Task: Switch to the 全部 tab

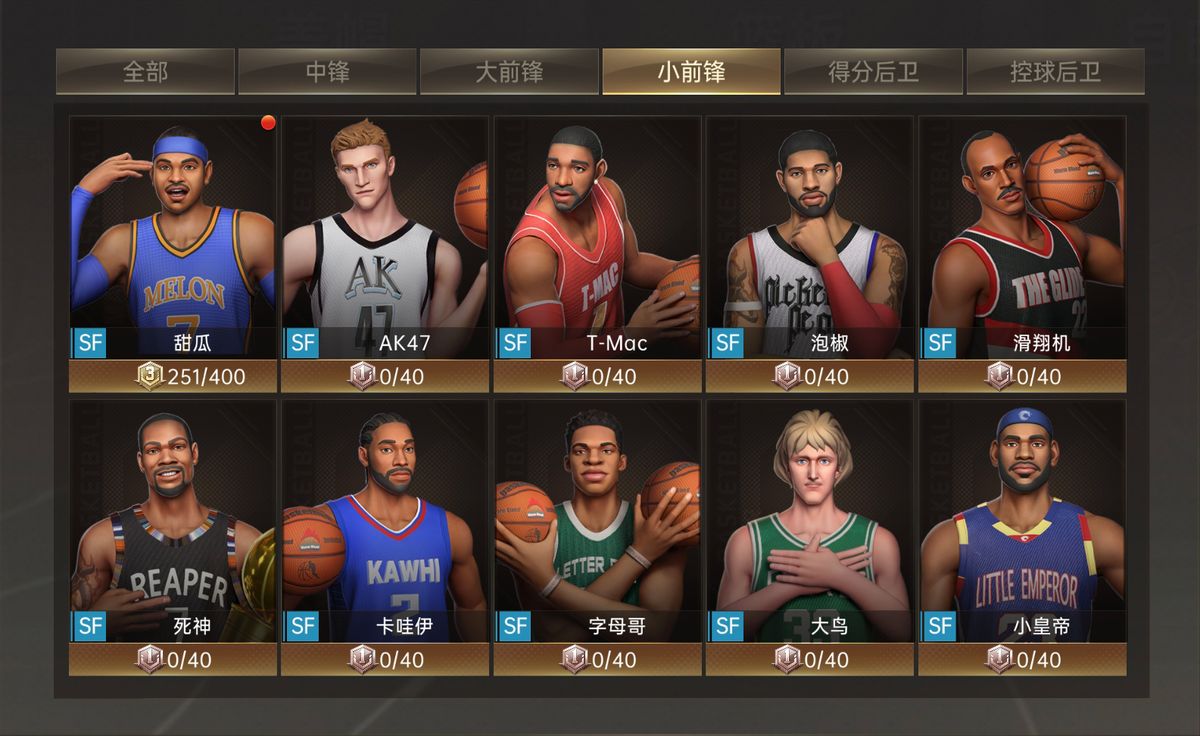Action: pos(146,72)
